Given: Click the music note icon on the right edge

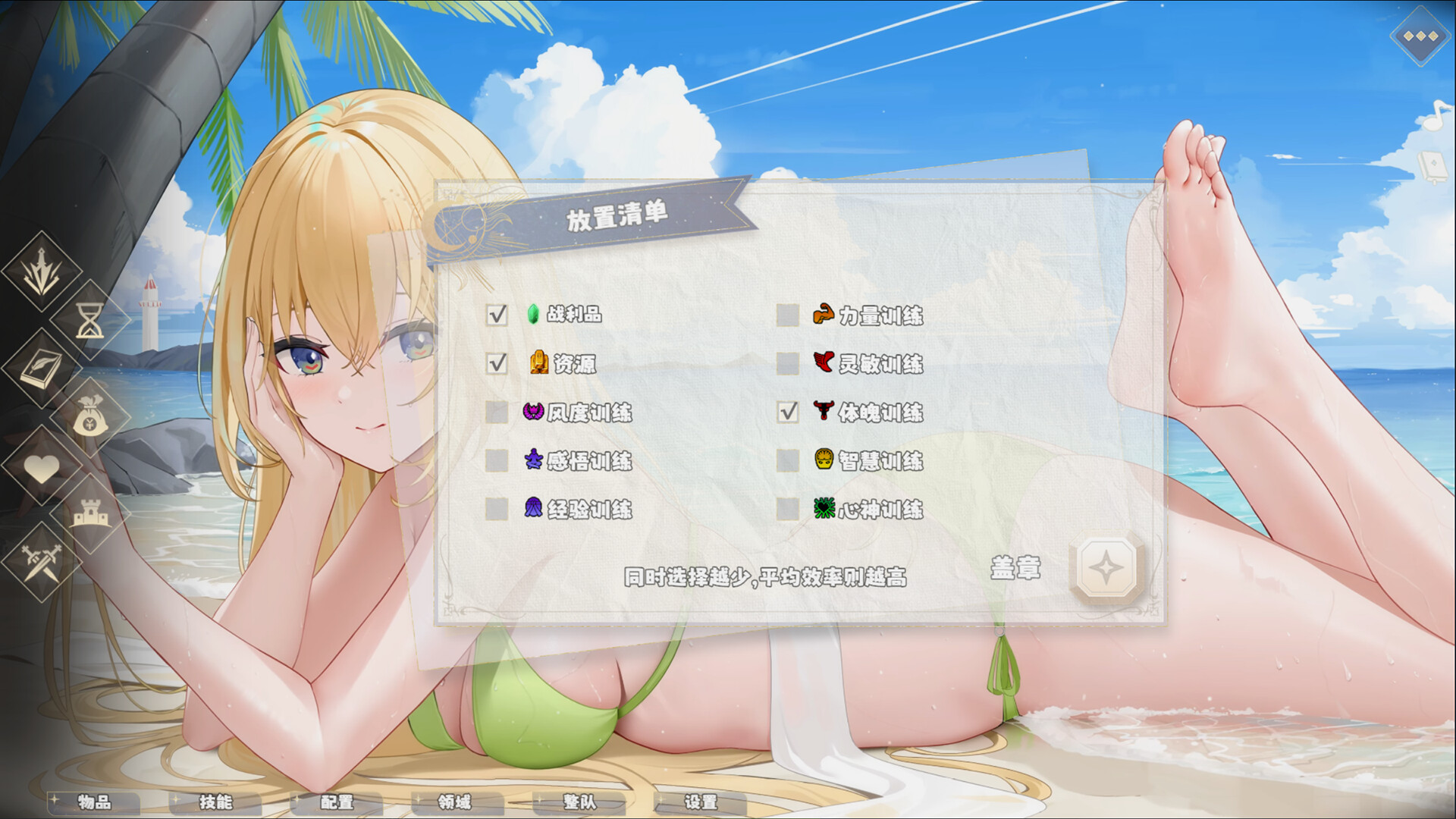Looking at the screenshot, I should tap(1433, 114).
